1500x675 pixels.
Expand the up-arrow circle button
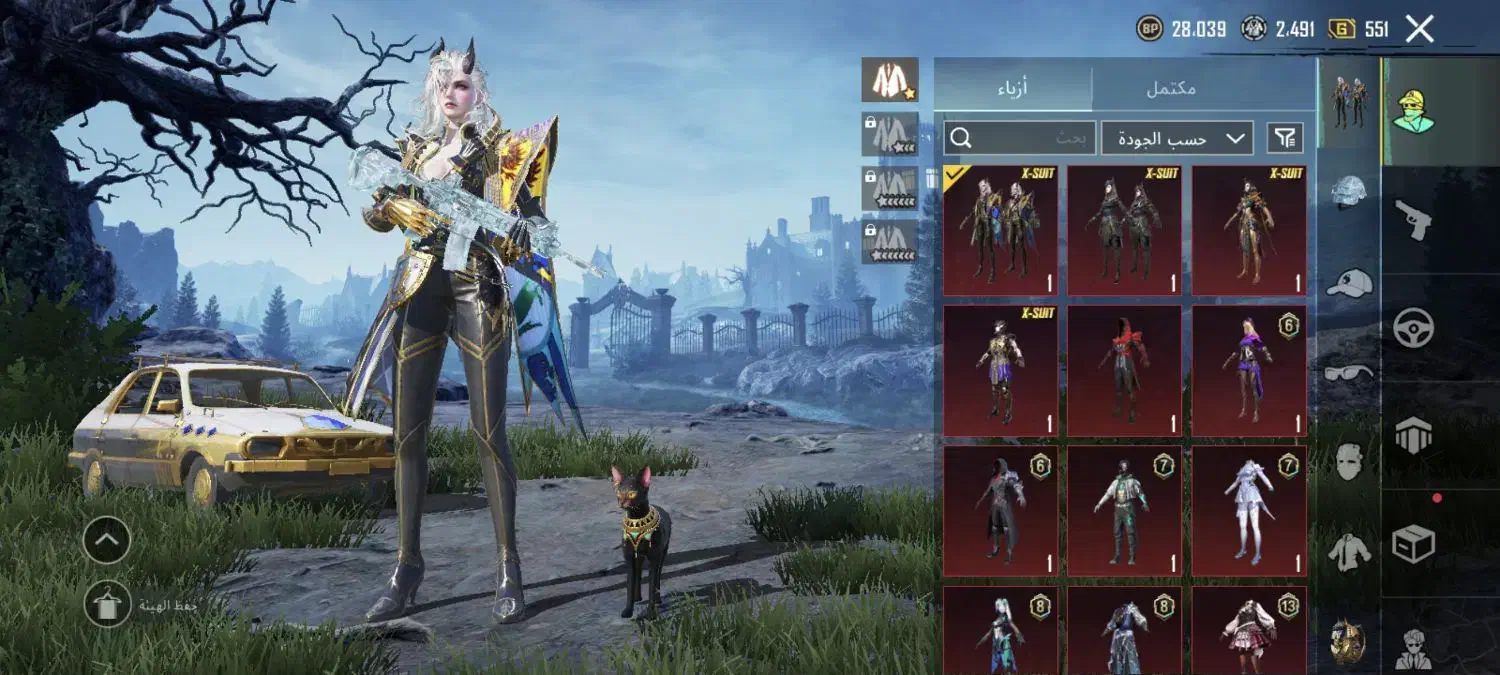pos(107,541)
